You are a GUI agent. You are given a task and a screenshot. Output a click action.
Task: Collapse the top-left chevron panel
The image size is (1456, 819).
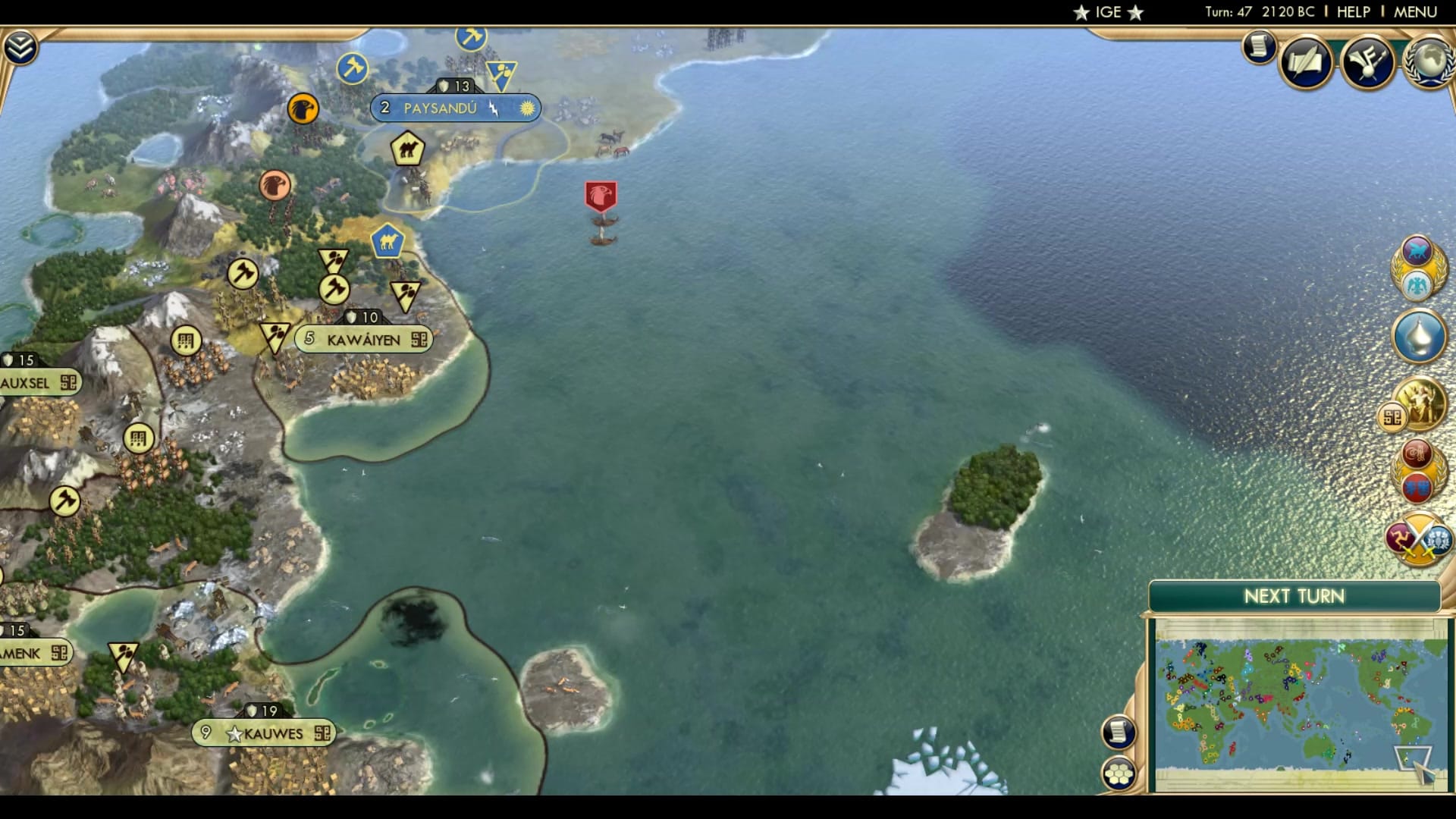22,45
